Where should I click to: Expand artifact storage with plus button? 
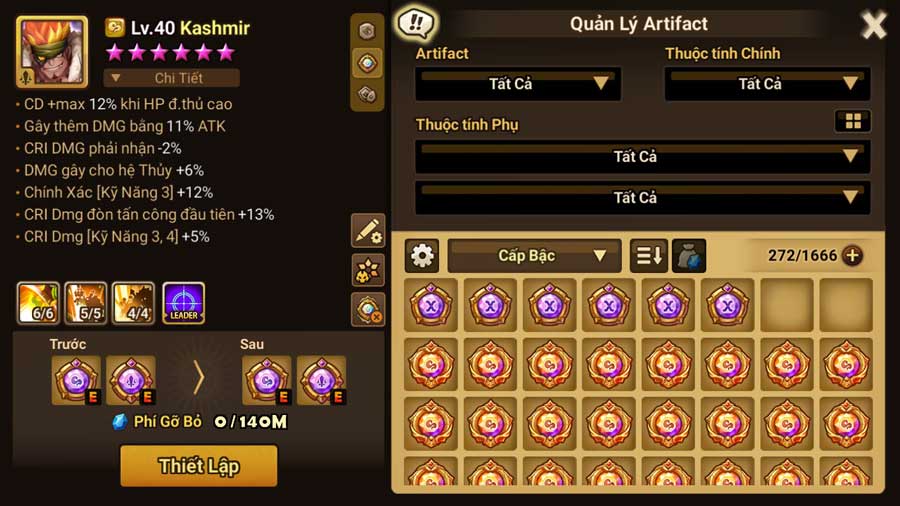(852, 256)
